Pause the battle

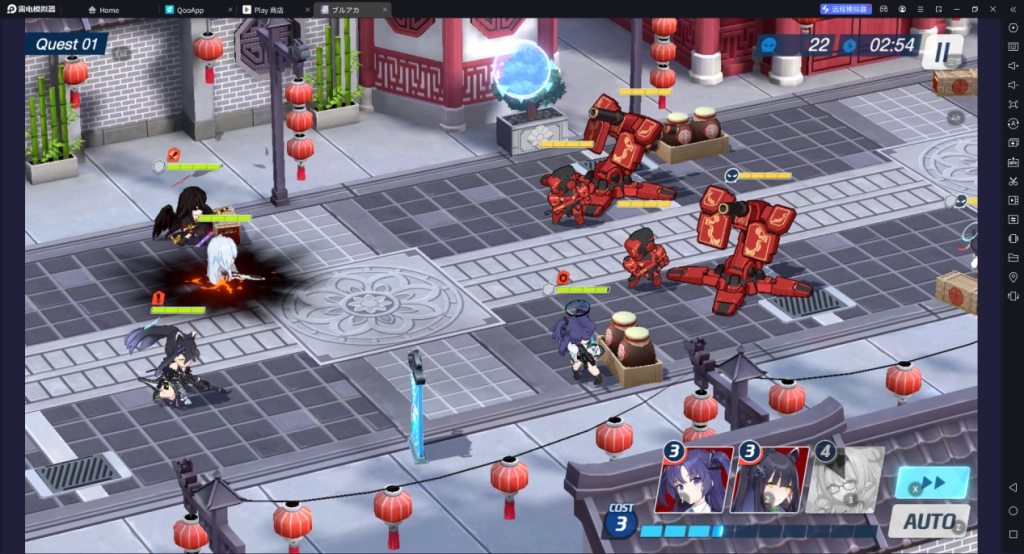(x=943, y=50)
